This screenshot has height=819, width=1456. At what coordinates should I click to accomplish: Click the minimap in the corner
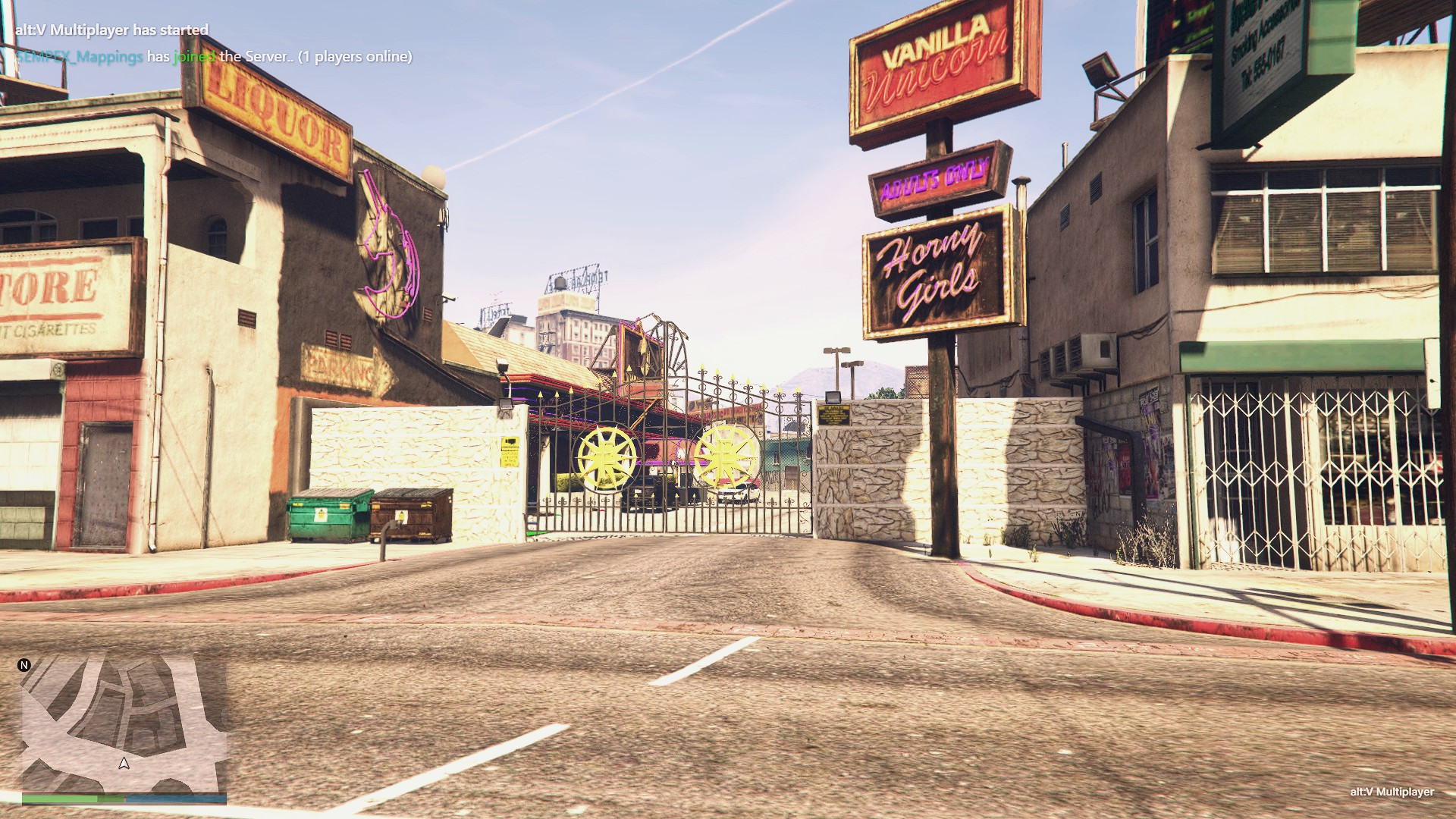124,724
